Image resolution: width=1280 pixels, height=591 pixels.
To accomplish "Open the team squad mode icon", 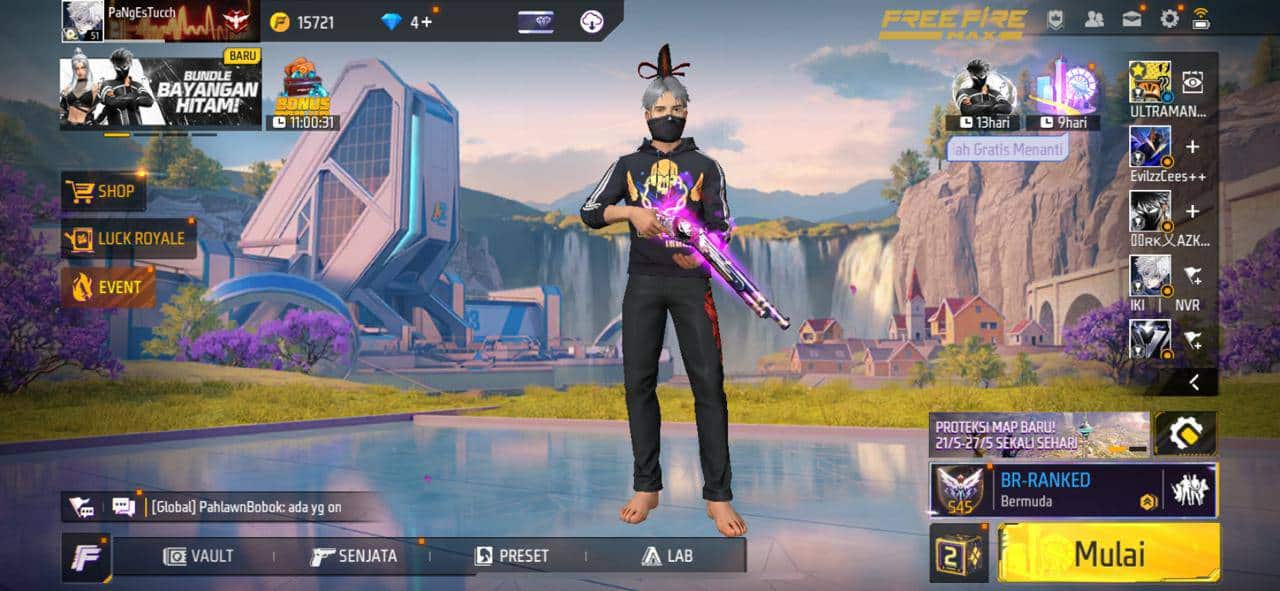I will point(1190,490).
